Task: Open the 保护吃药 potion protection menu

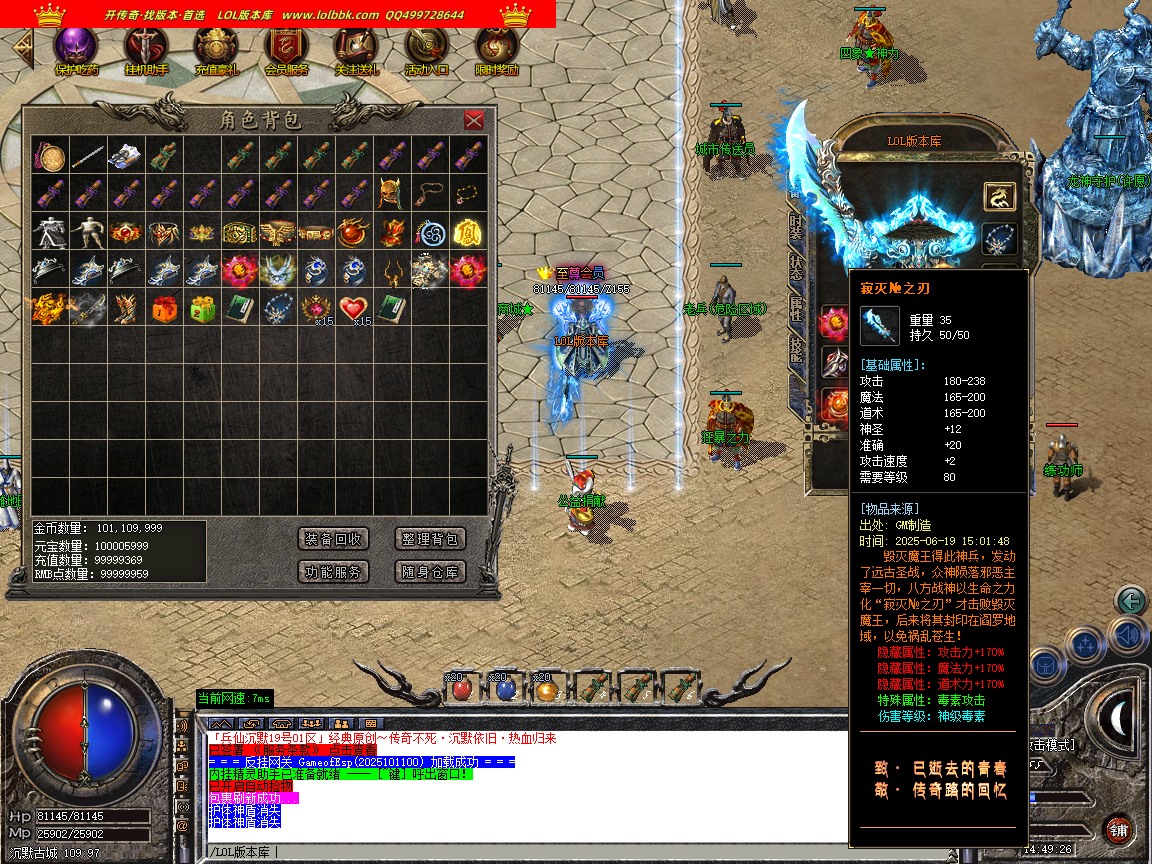Action: [x=76, y=48]
